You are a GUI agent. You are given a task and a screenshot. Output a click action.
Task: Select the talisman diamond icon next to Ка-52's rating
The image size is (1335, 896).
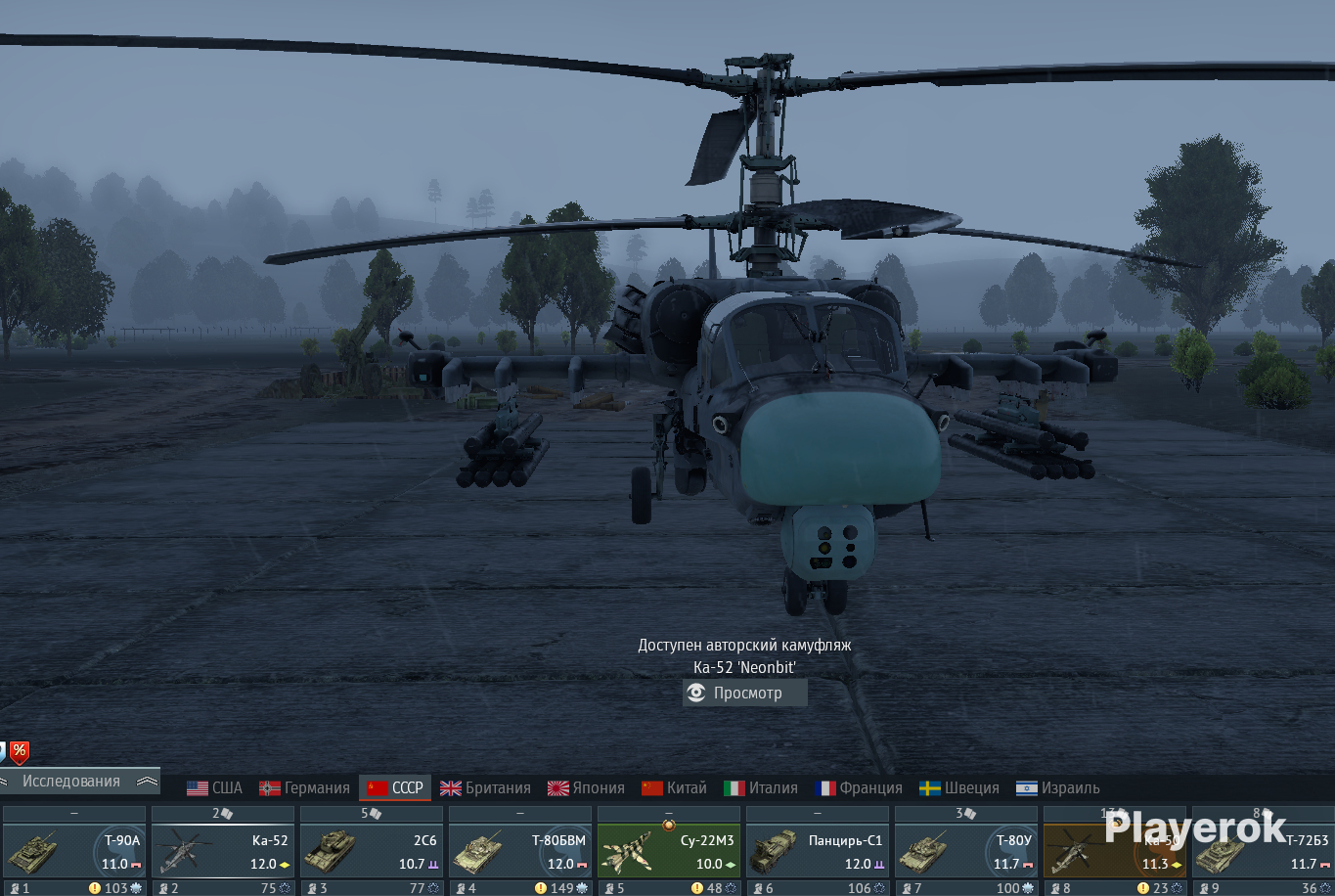pos(284,865)
